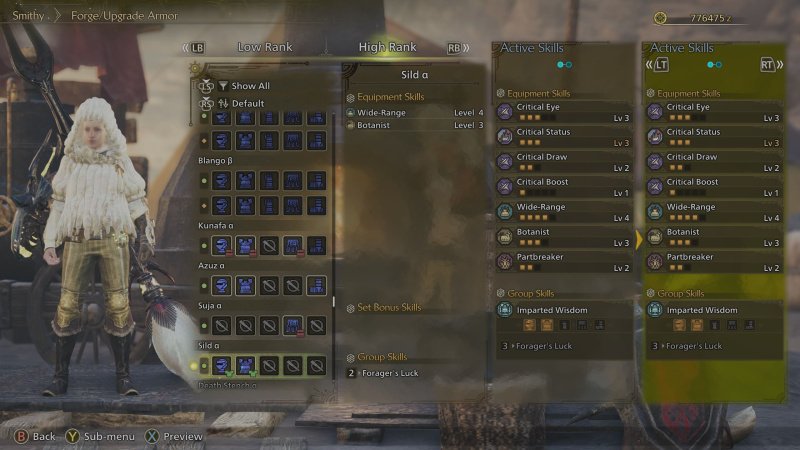This screenshot has width=800, height=450.
Task: Choose the Kunafa α chest armor piece
Action: coord(245,244)
